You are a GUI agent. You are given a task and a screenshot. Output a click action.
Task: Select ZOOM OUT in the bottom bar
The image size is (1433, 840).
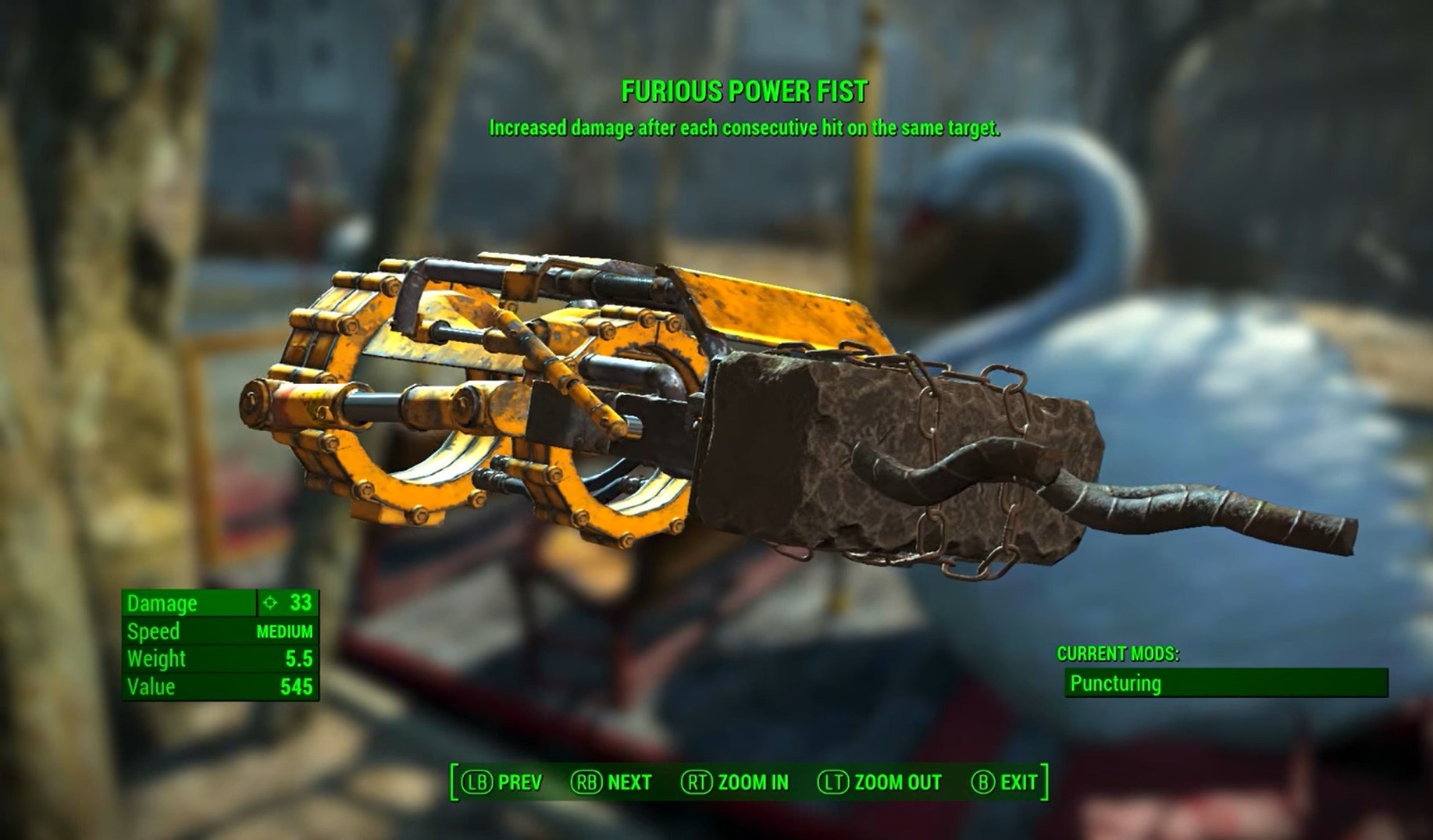pos(879,782)
